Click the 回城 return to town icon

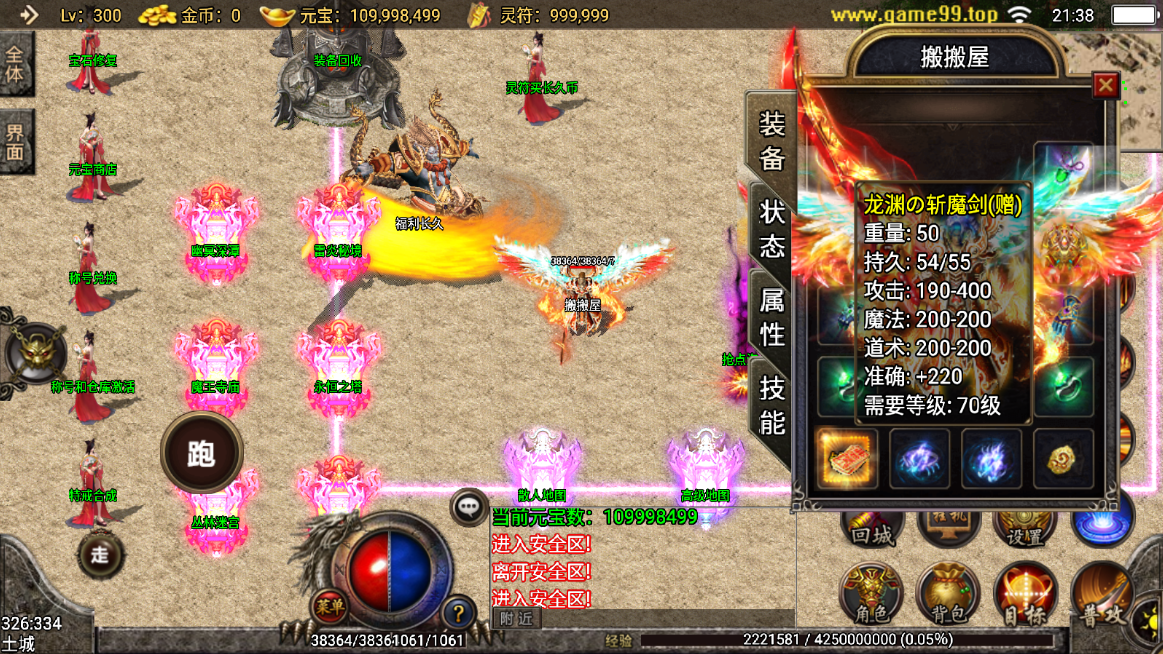point(871,525)
